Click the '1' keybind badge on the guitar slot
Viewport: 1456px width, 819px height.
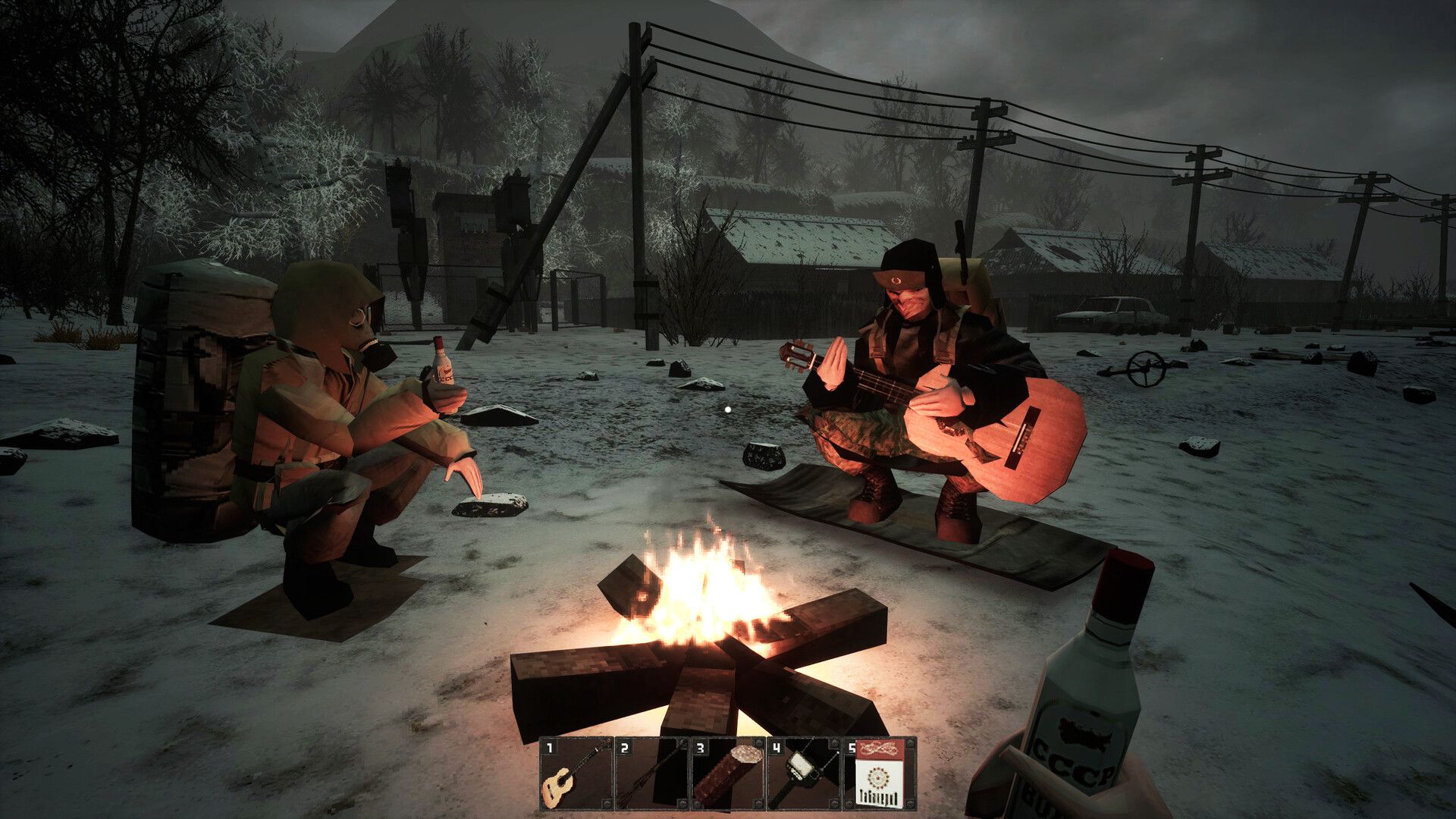[549, 748]
